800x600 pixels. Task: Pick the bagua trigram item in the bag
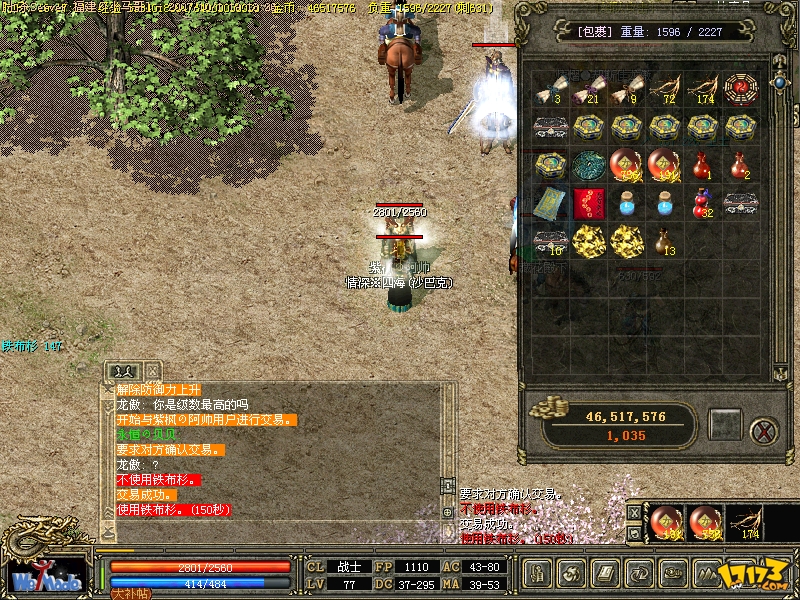point(739,87)
